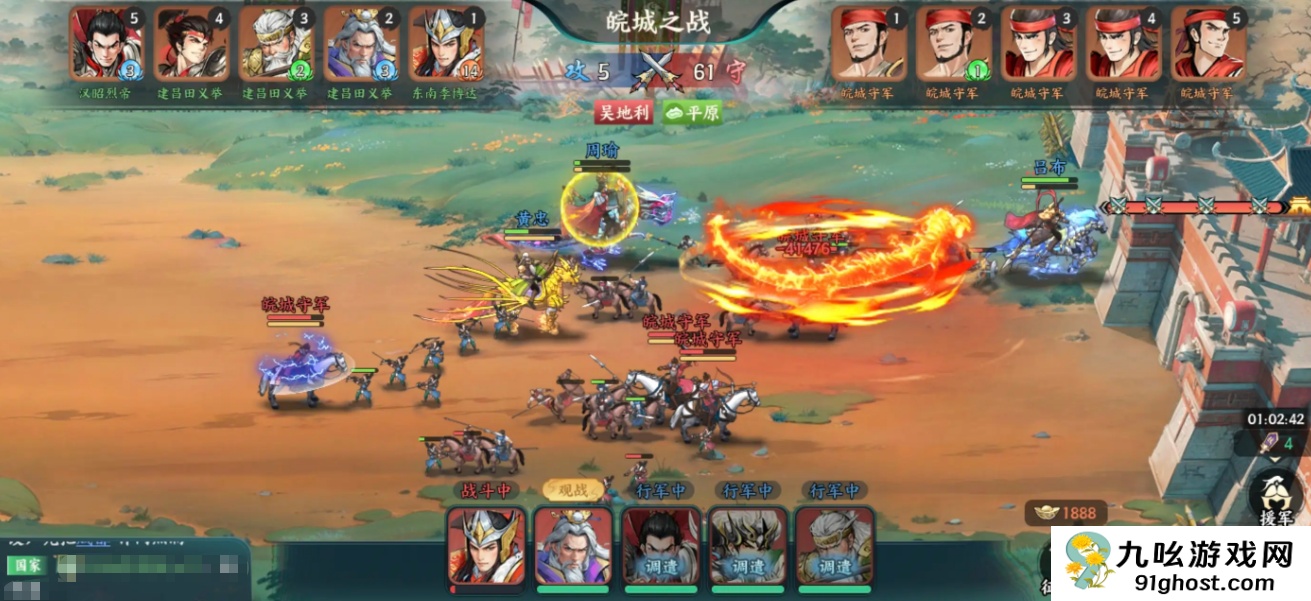Select the defender 皖城守军 portrait numbered 5
The image size is (1311, 601).
[x=1208, y=44]
